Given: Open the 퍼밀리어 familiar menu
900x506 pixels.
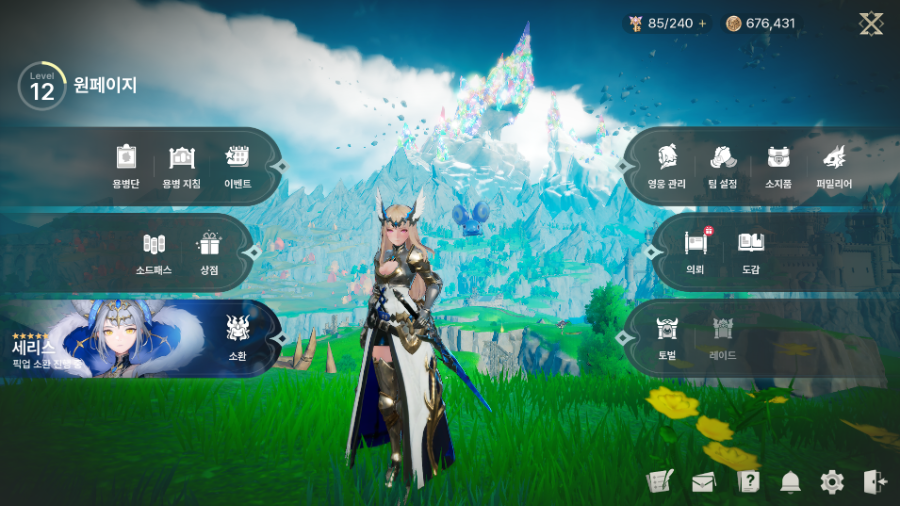Looking at the screenshot, I should (835, 166).
